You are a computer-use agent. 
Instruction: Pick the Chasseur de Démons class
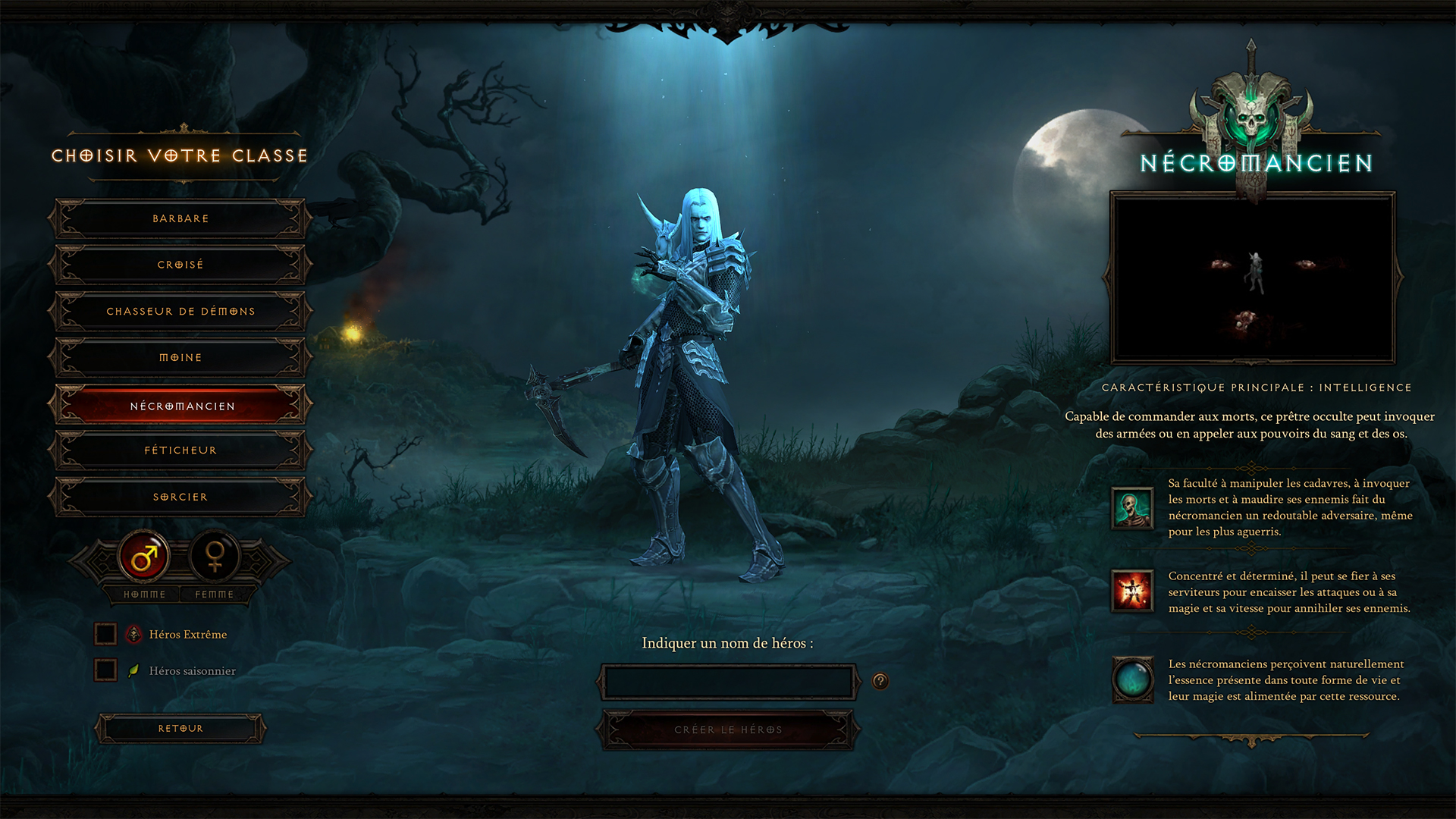180,312
